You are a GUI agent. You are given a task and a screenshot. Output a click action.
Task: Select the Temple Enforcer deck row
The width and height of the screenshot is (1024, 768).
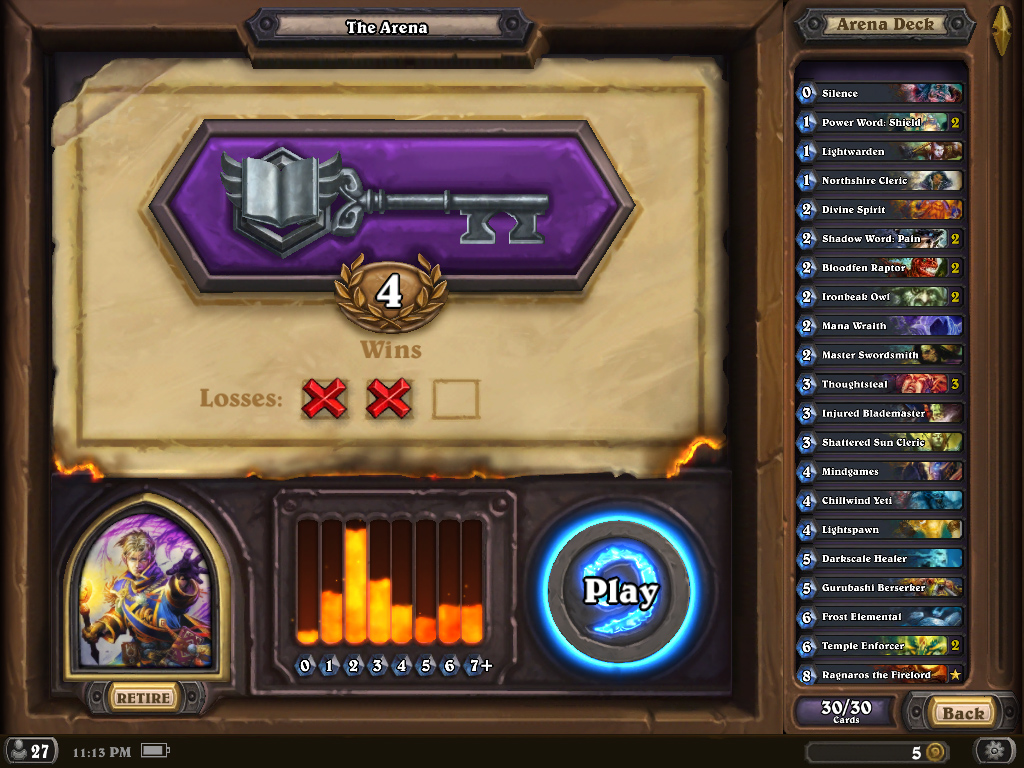click(880, 646)
